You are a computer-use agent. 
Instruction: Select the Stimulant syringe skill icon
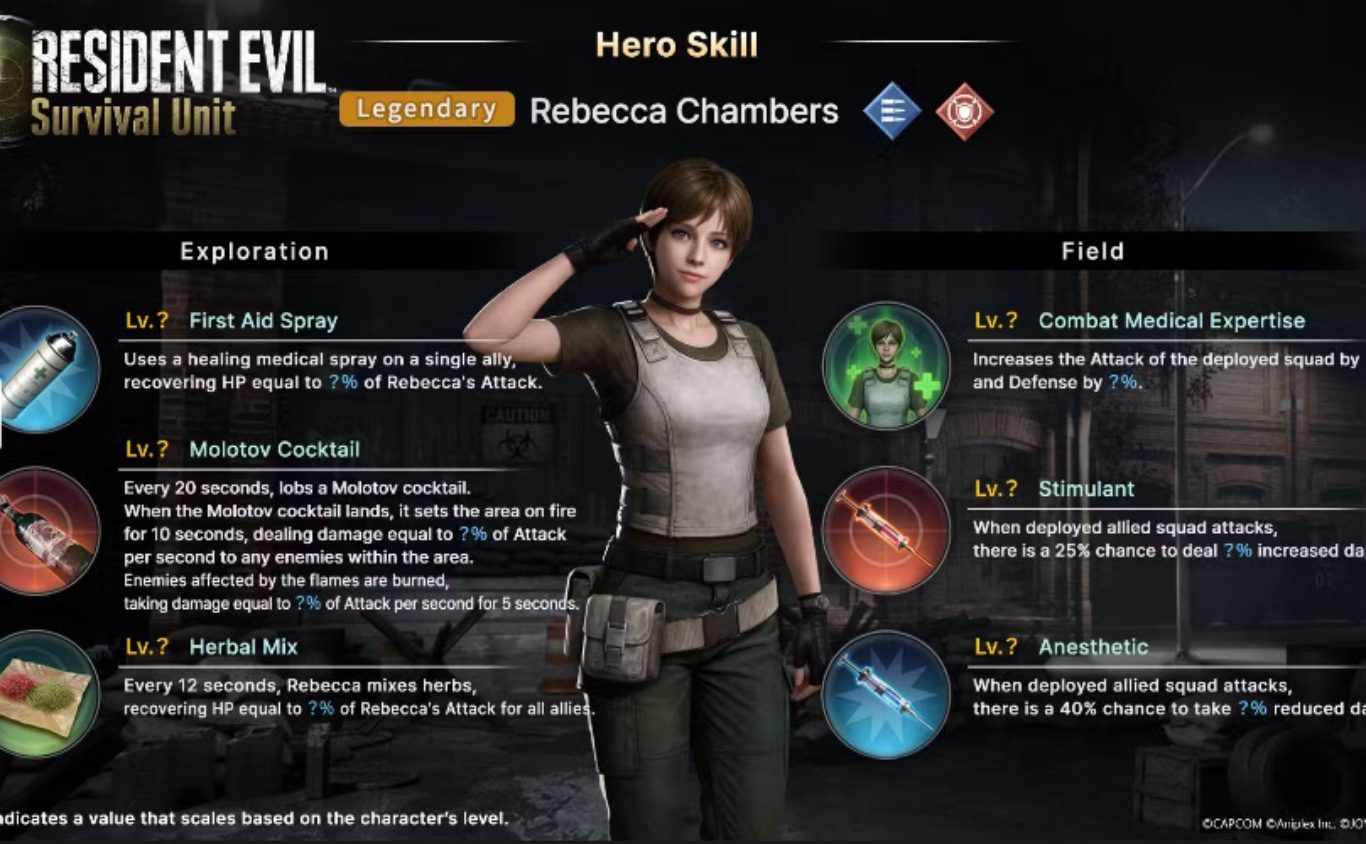click(885, 530)
